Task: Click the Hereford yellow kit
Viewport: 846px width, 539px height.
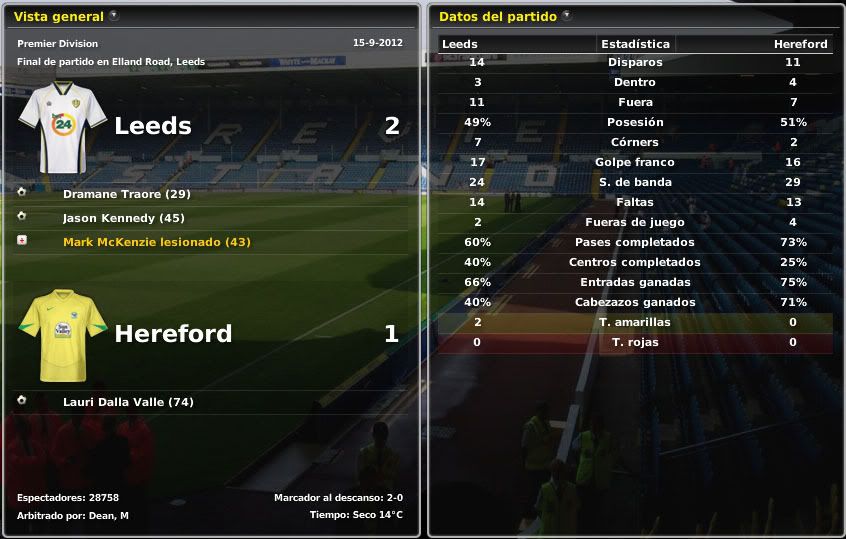Action: [x=62, y=335]
